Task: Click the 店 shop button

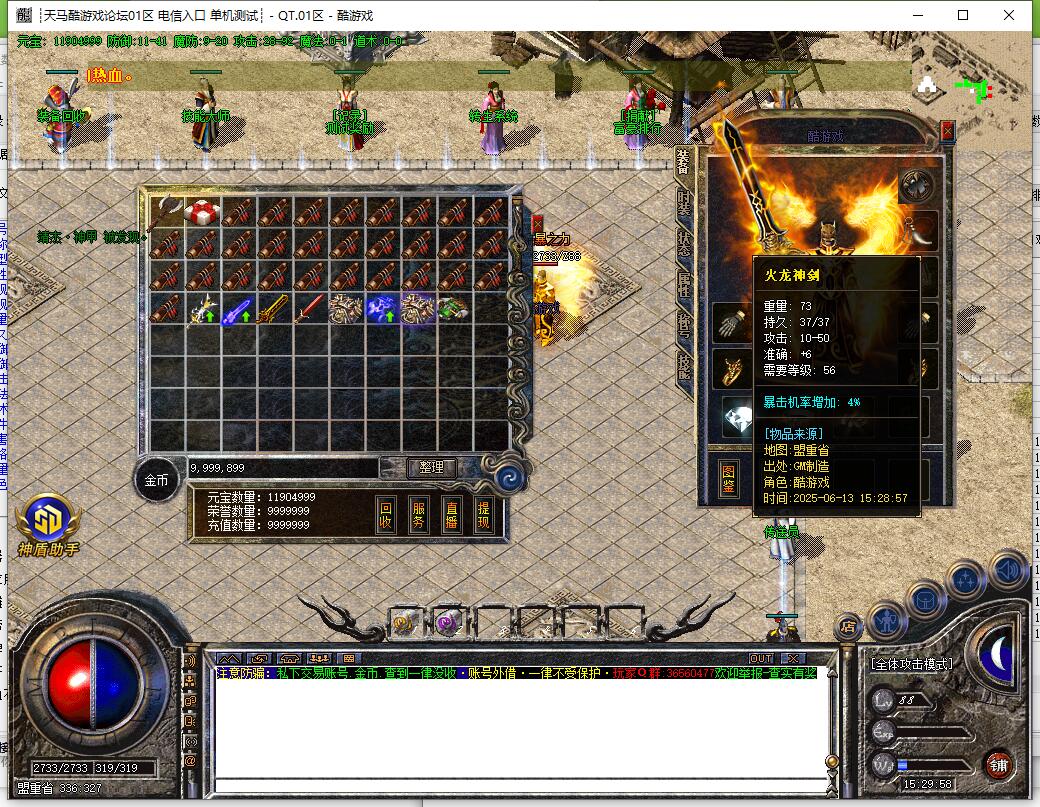Action: pyautogui.click(x=848, y=627)
